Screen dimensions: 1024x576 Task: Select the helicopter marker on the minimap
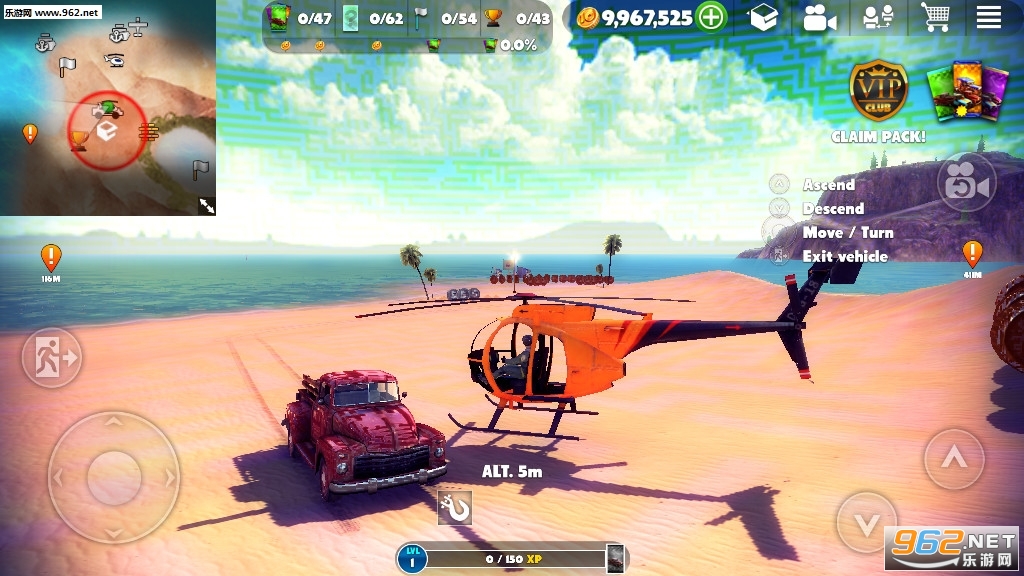[x=114, y=62]
